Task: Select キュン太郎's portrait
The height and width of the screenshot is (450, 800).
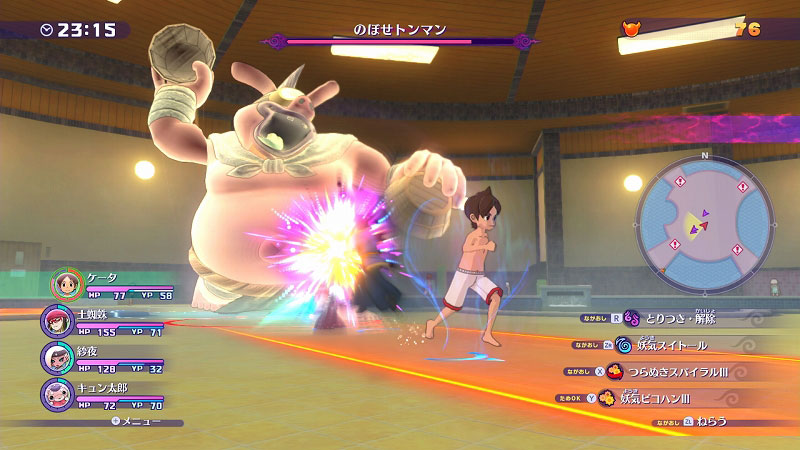Action: (x=56, y=393)
